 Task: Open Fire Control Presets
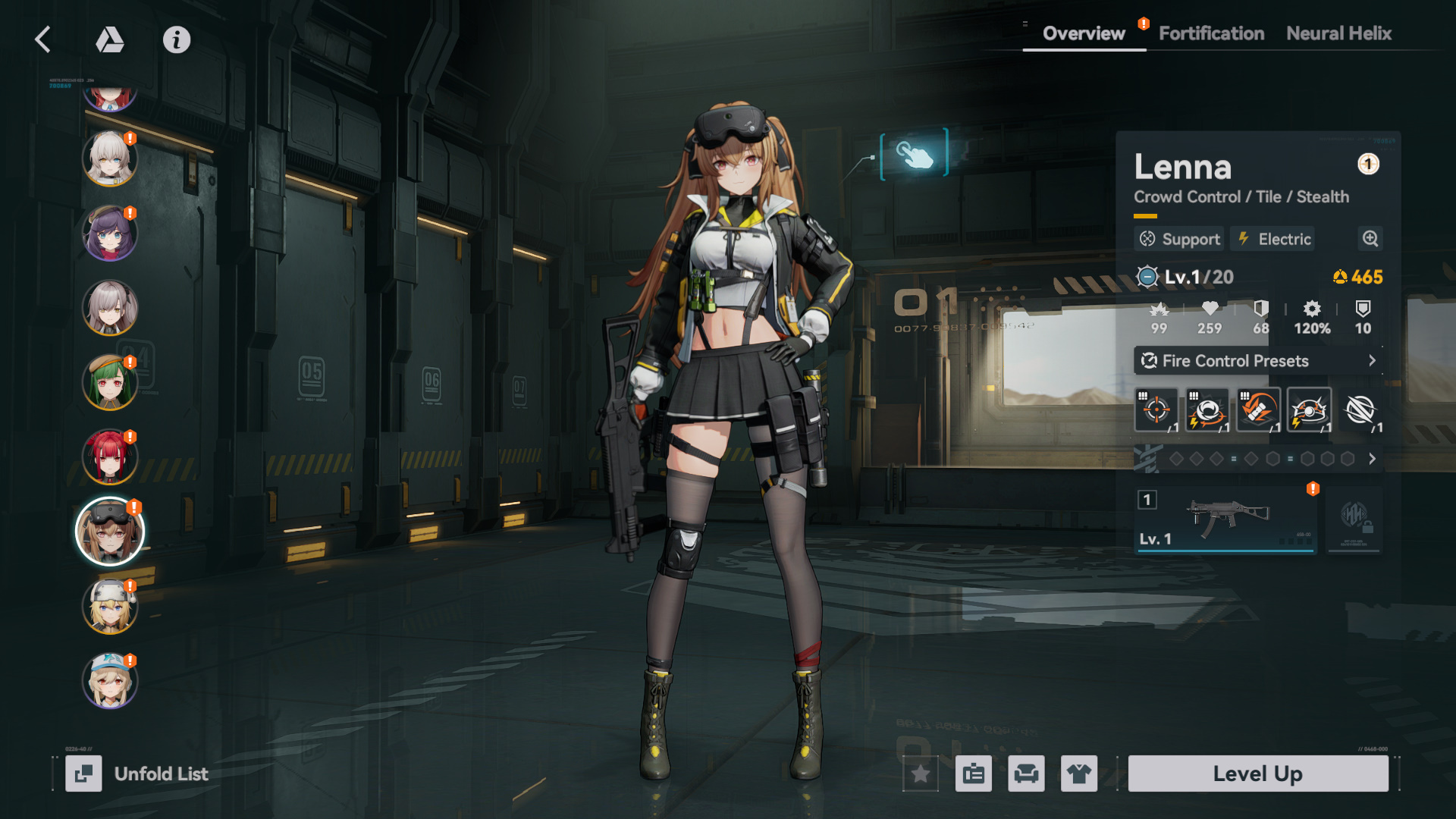click(x=1258, y=361)
